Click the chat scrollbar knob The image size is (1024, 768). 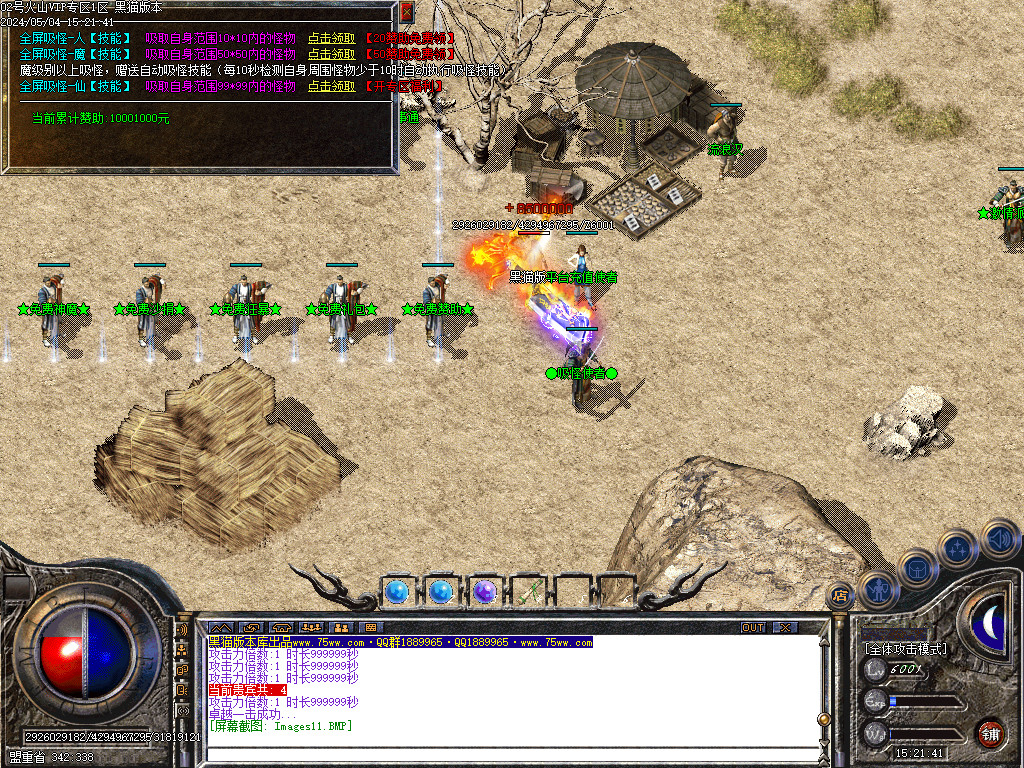(823, 720)
